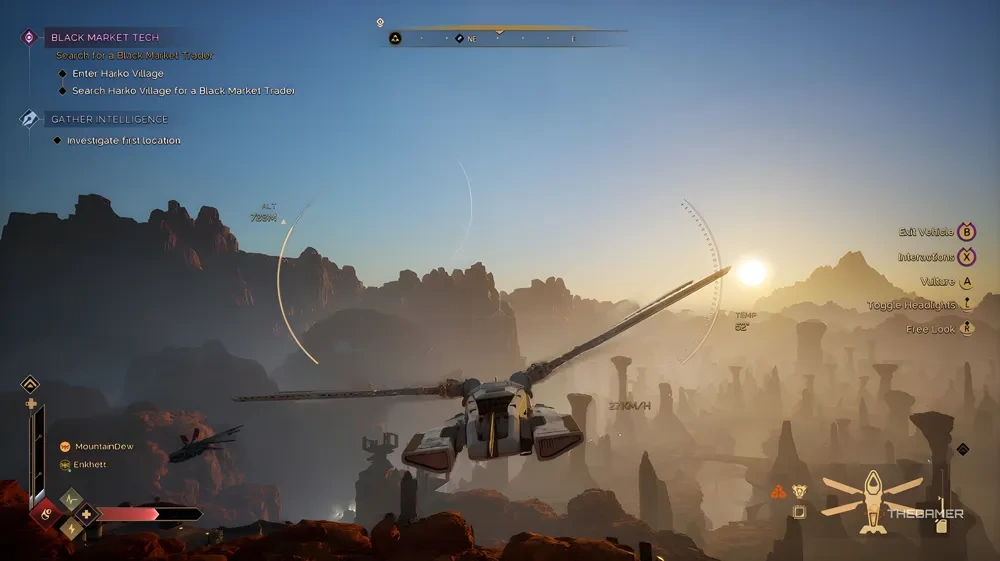The height and width of the screenshot is (561, 1000).
Task: Click the heartbeat pulse diamond icon
Action: pyautogui.click(x=70, y=498)
